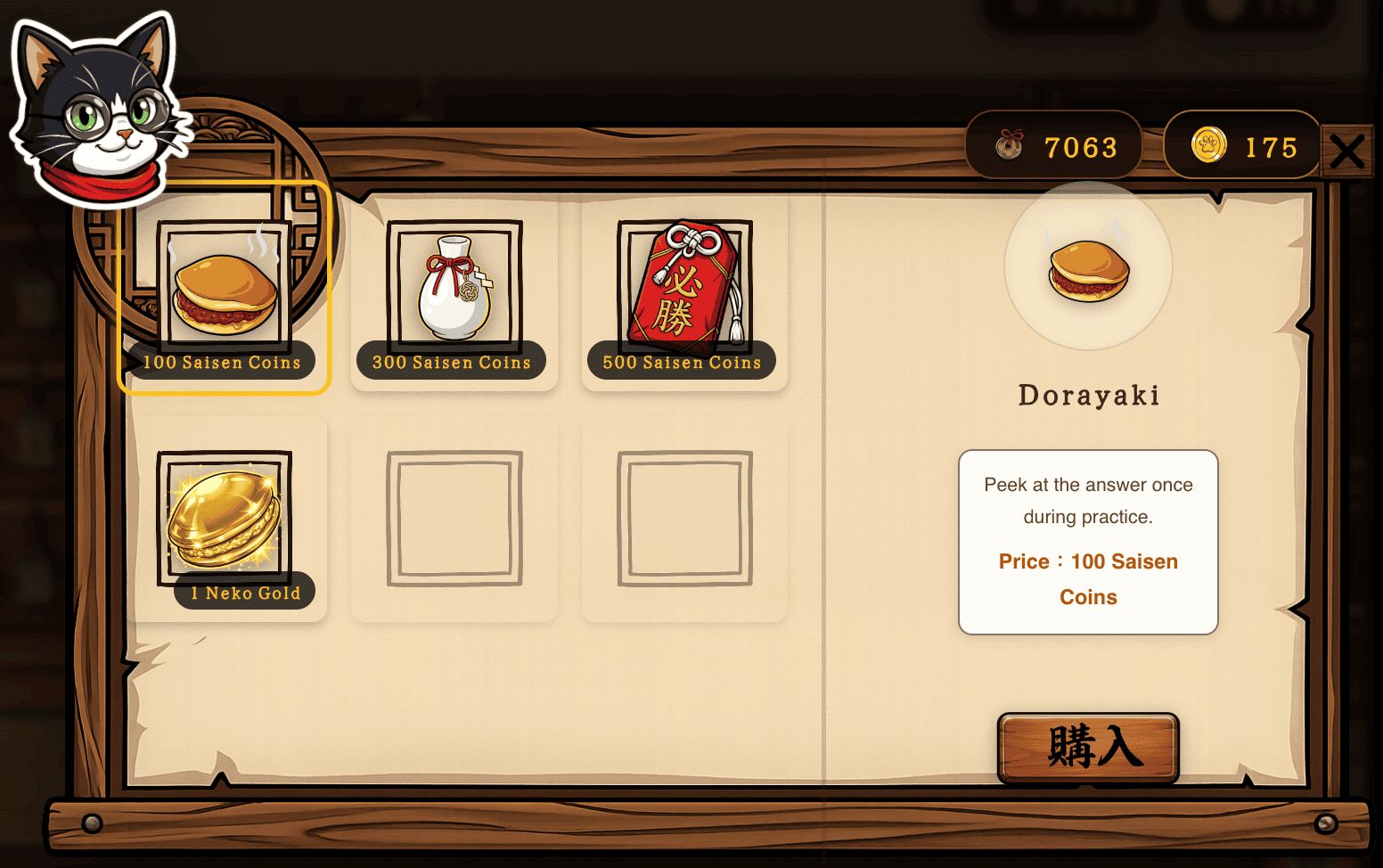Click the 300 Saisen Coins price label
Screen dimensions: 1383x868
(x=451, y=363)
